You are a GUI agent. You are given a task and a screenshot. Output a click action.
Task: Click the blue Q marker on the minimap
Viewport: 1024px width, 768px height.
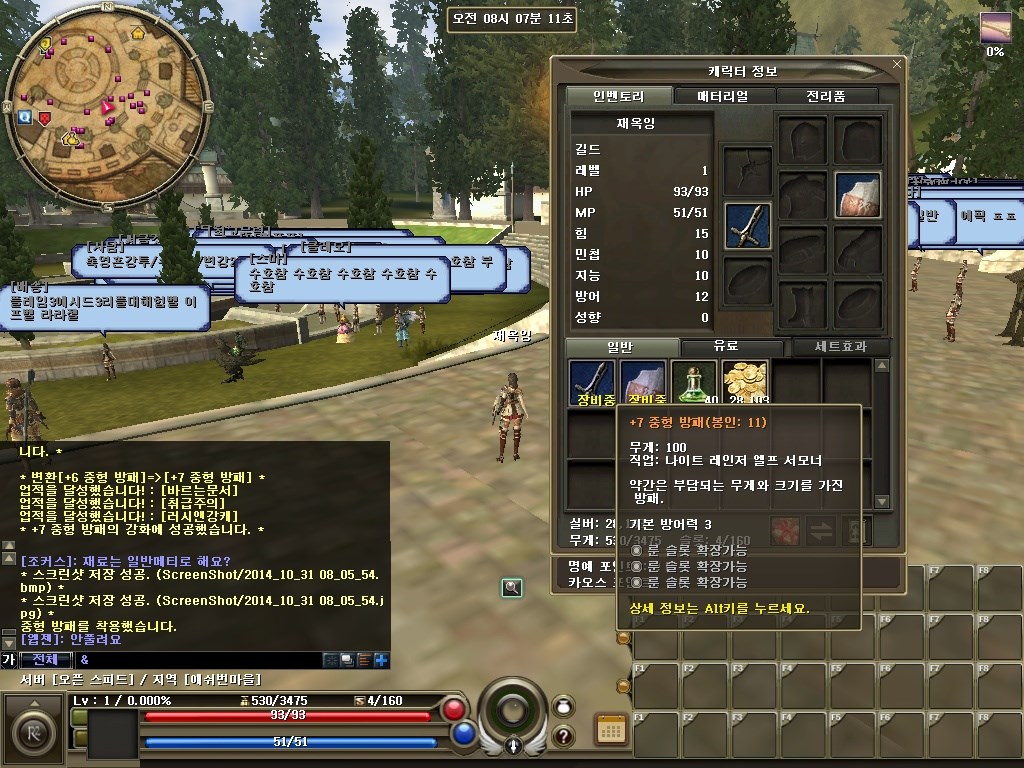[24, 117]
